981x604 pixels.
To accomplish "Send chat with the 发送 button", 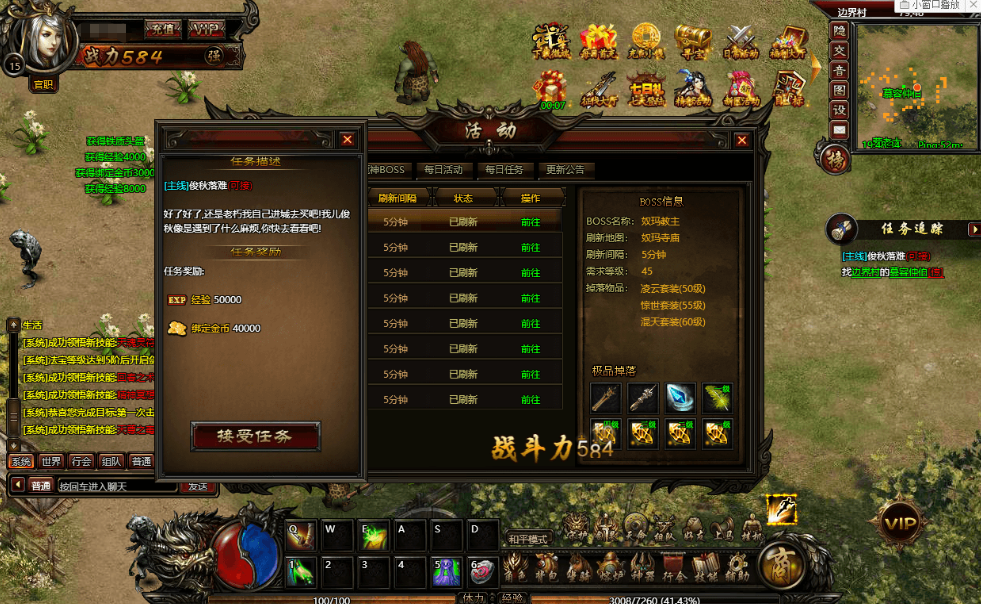I will coord(197,486).
